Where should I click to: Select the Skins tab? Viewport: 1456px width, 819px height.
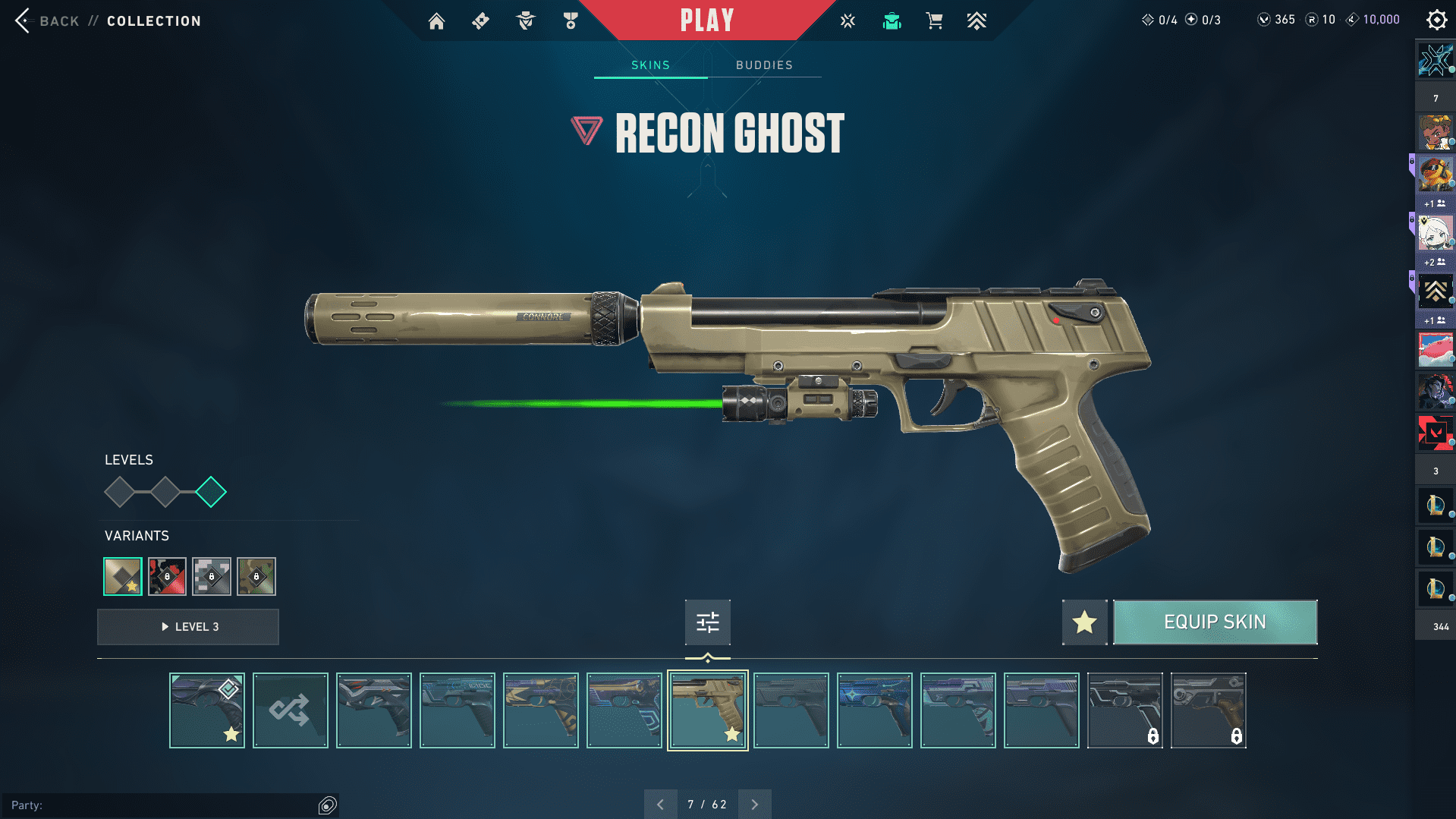[650, 65]
